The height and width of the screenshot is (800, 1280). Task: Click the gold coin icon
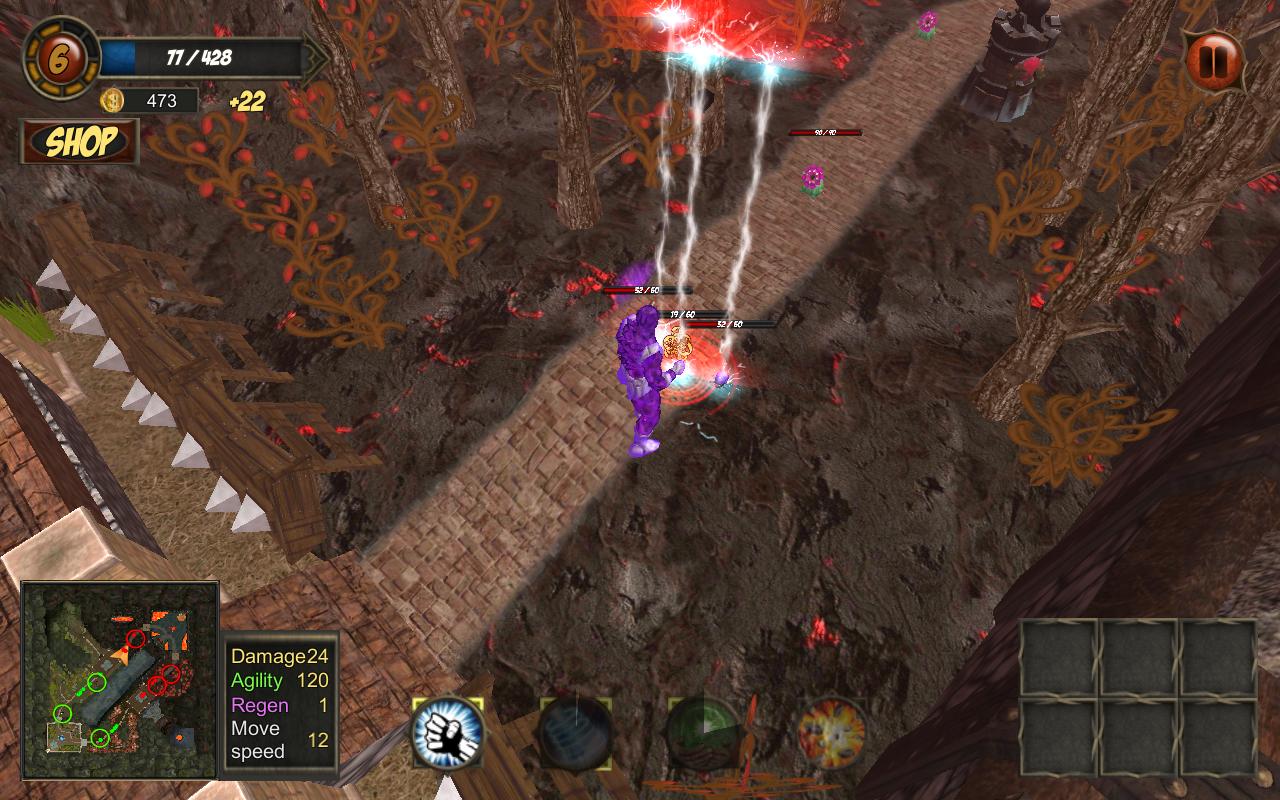click(x=112, y=100)
